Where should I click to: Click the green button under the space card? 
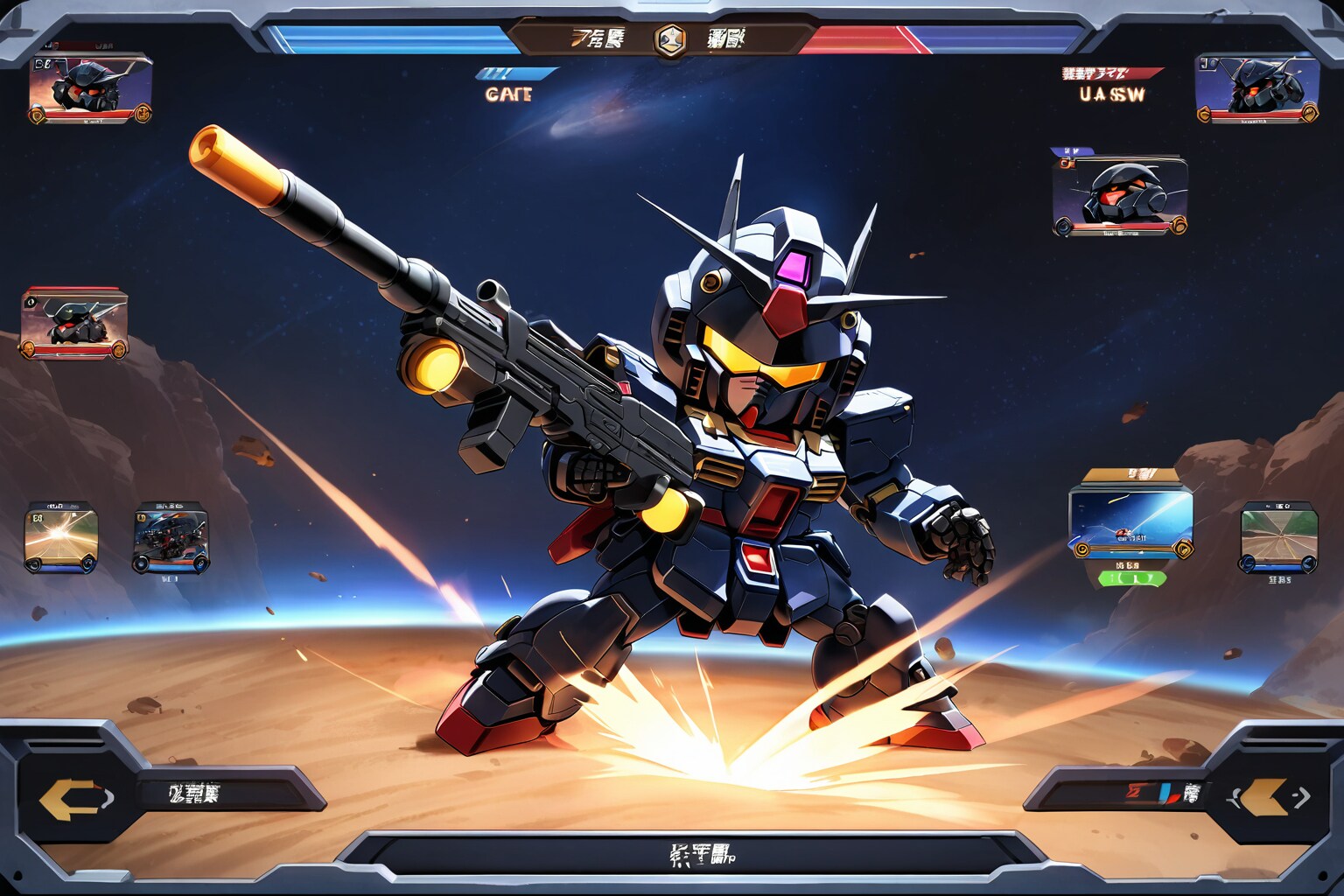click(1132, 577)
